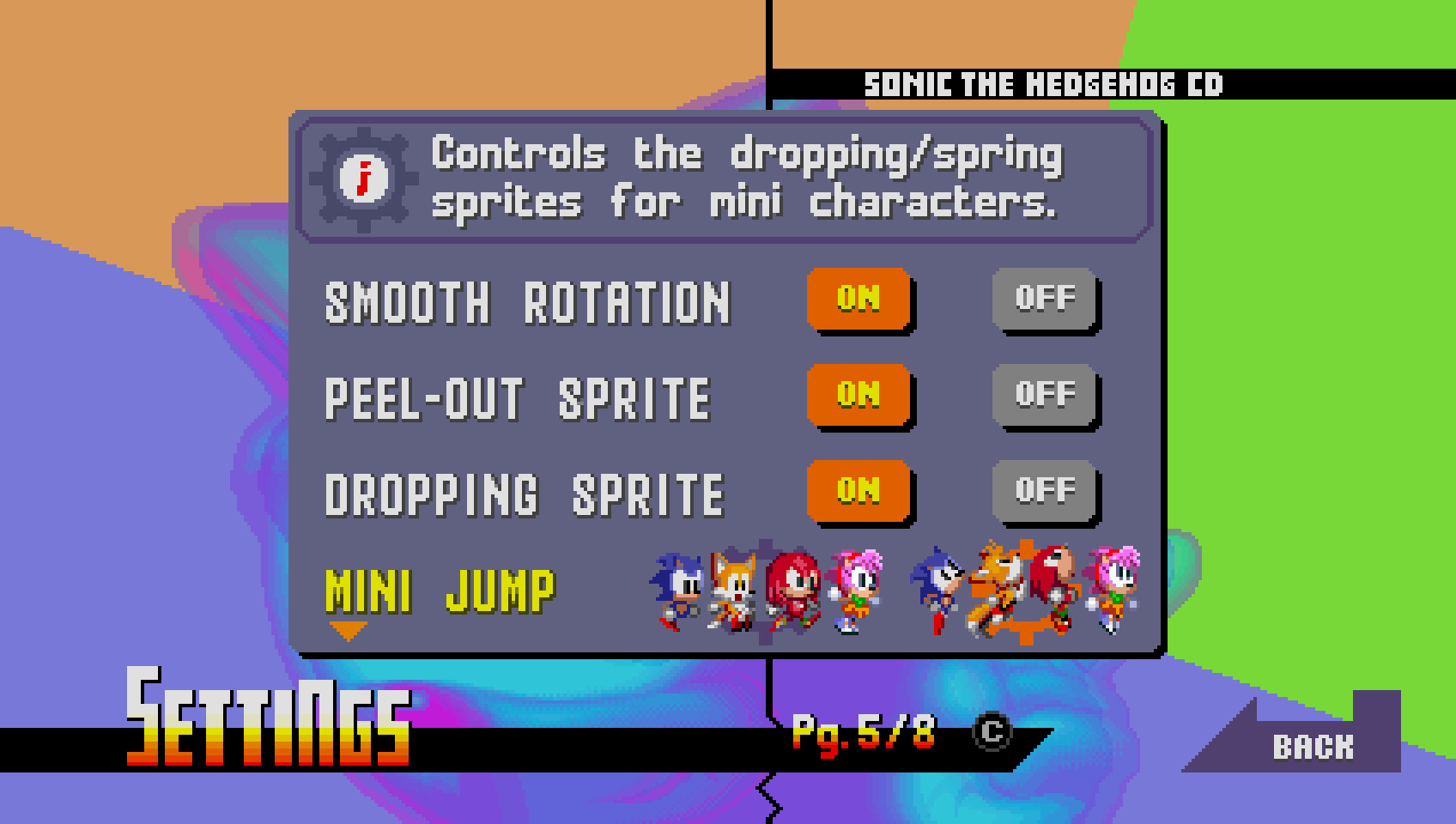Turn off the Dropping Sprite setting
The height and width of the screenshot is (824, 1456).
(1045, 491)
